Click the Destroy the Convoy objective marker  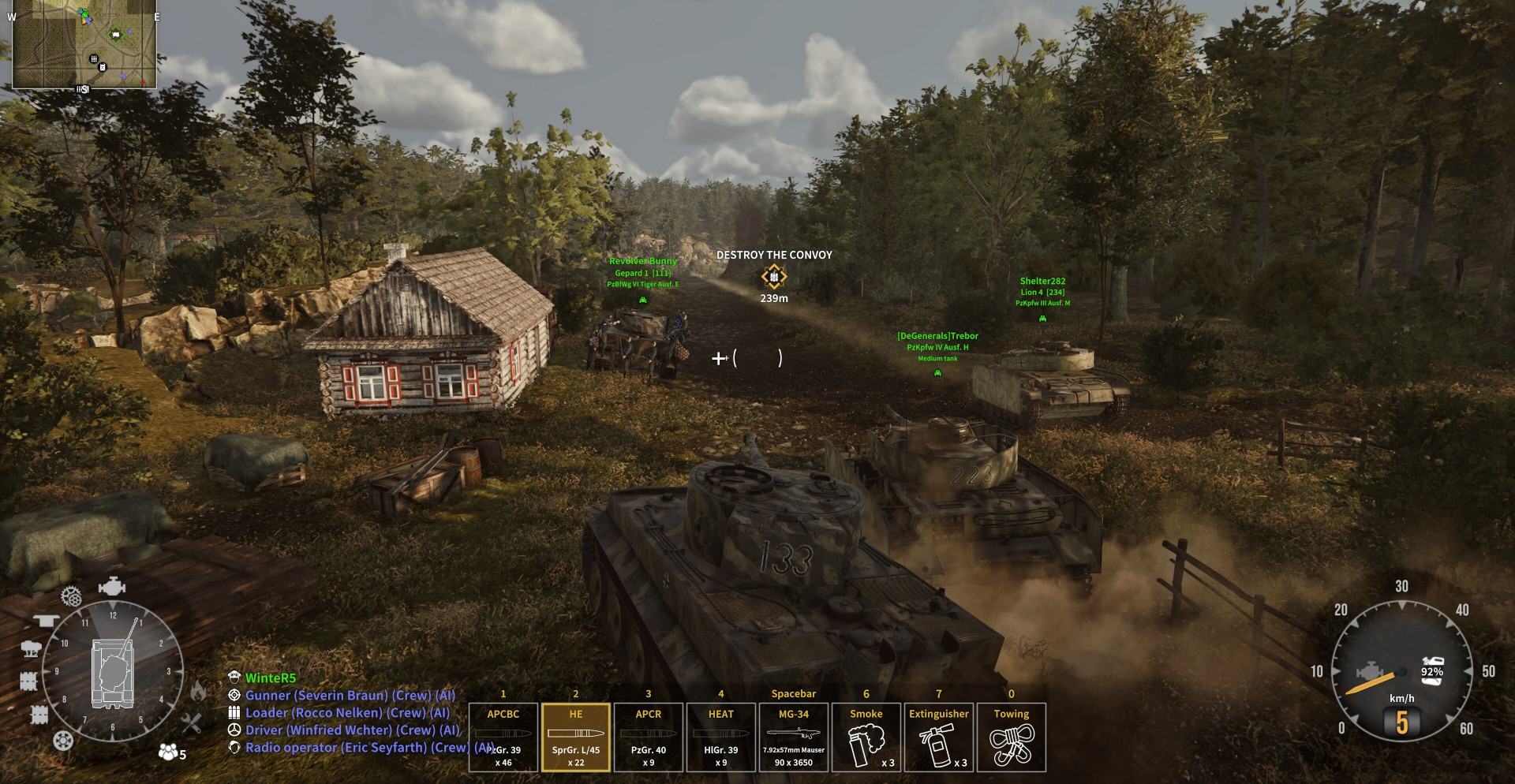pyautogui.click(x=774, y=277)
